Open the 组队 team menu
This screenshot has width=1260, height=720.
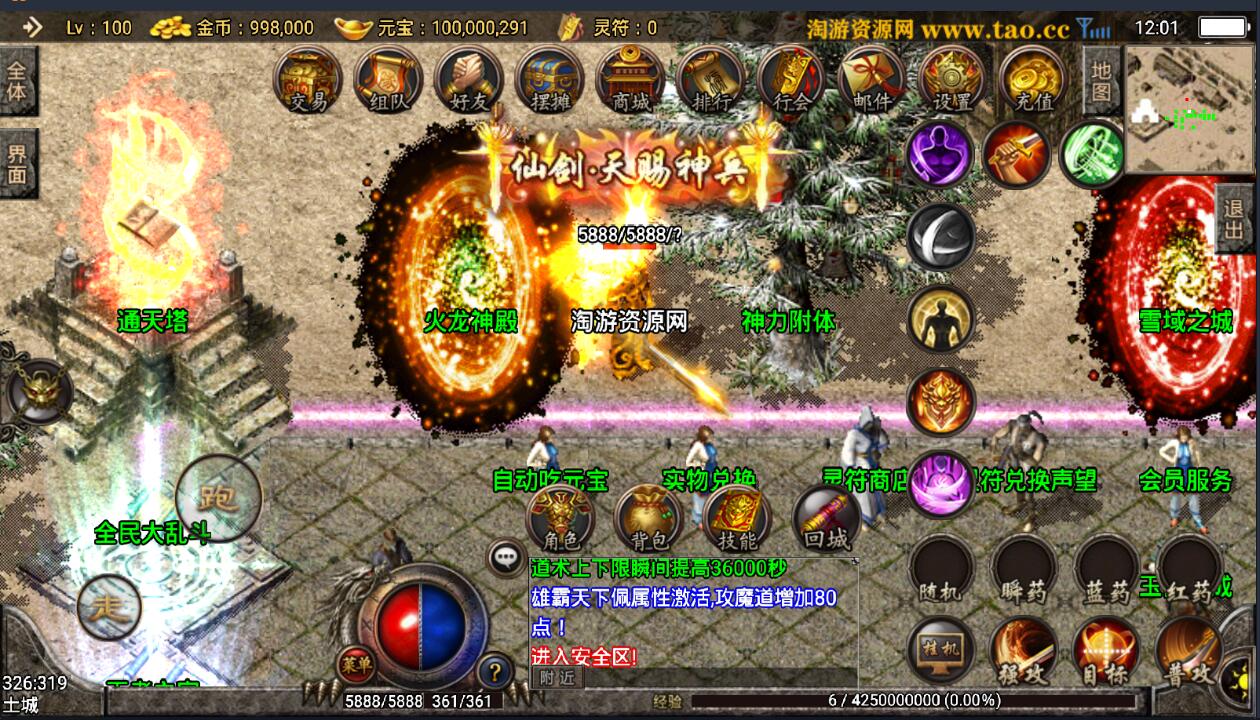tap(388, 77)
